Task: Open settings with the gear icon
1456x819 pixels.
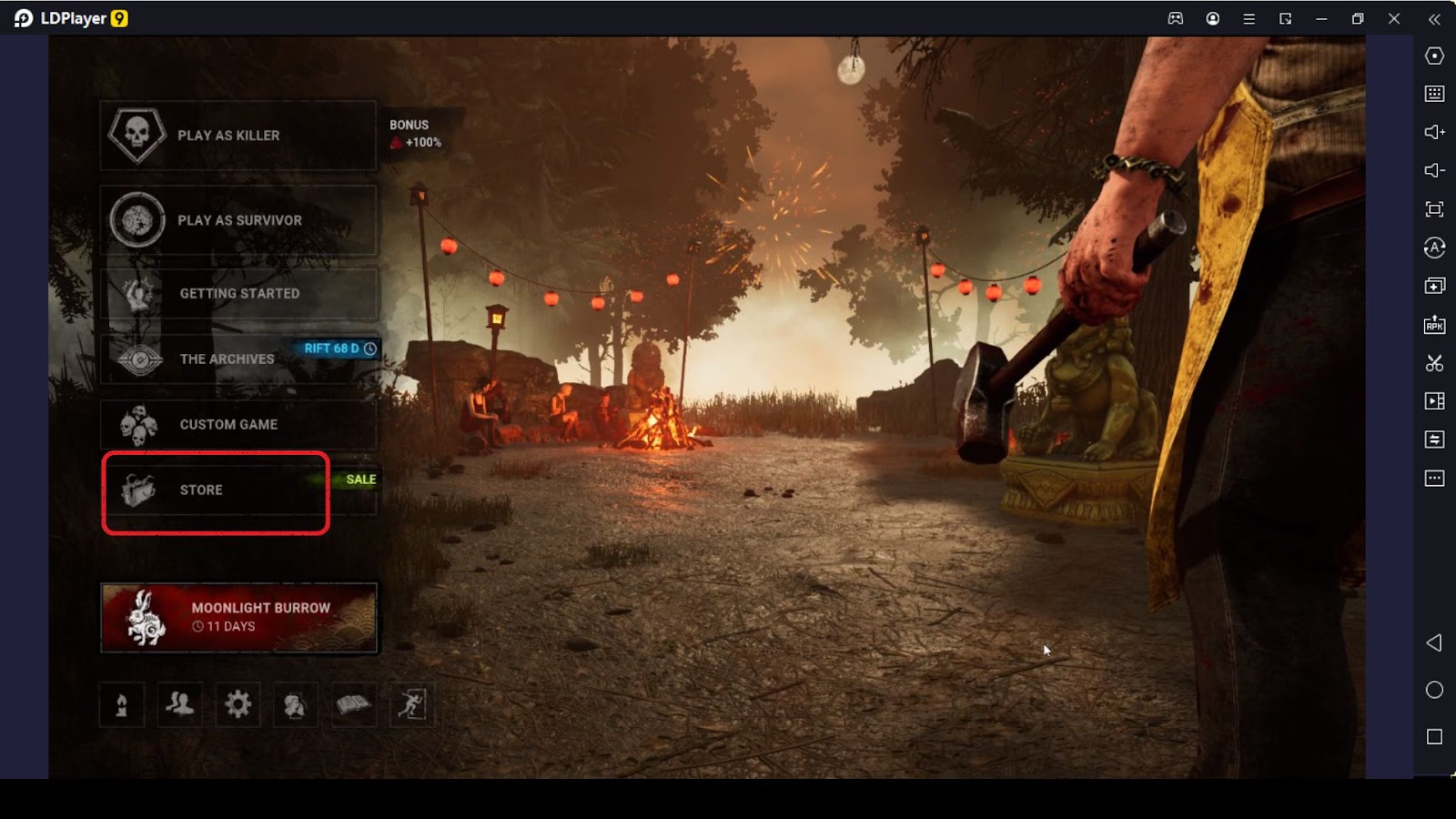Action: (x=238, y=704)
